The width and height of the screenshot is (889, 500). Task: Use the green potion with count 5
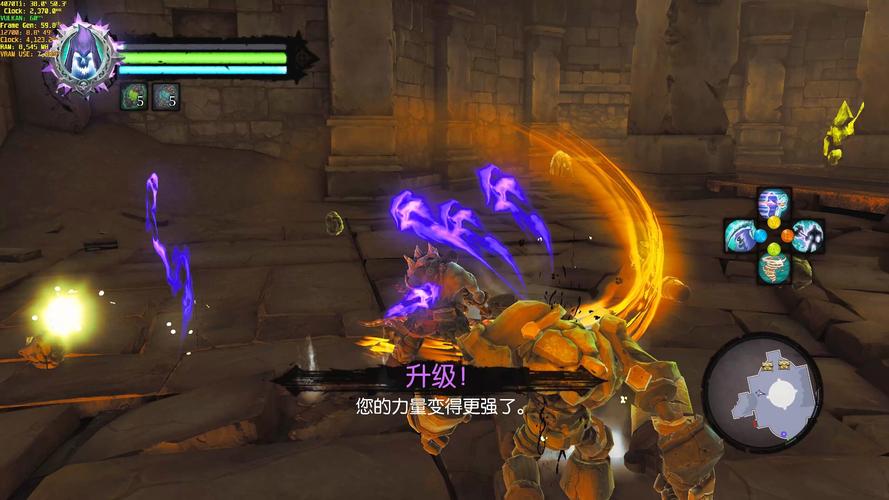(133, 96)
